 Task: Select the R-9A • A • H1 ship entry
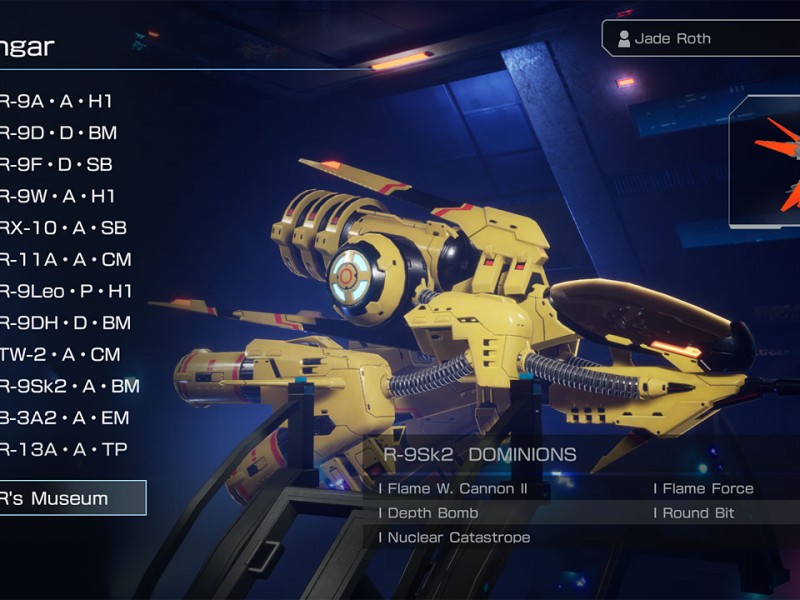55,101
